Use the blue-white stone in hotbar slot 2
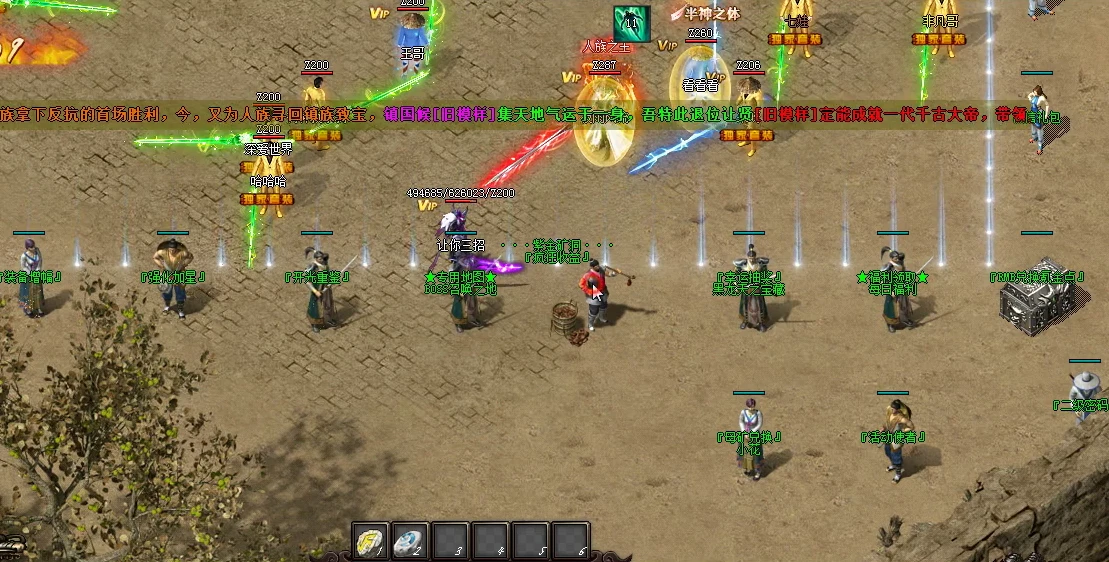This screenshot has width=1109, height=562. 410,542
